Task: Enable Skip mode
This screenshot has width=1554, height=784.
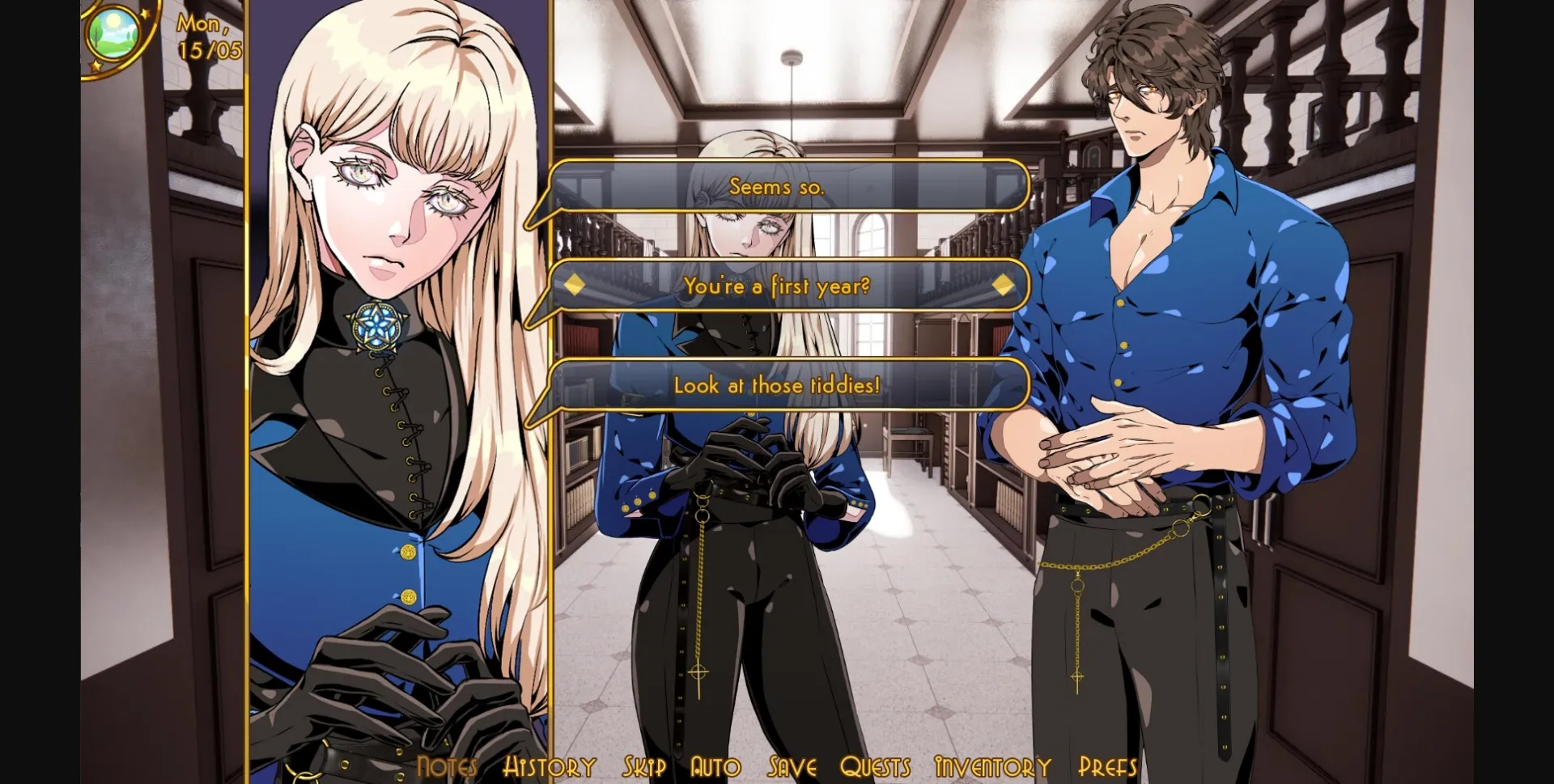Action: click(x=643, y=765)
